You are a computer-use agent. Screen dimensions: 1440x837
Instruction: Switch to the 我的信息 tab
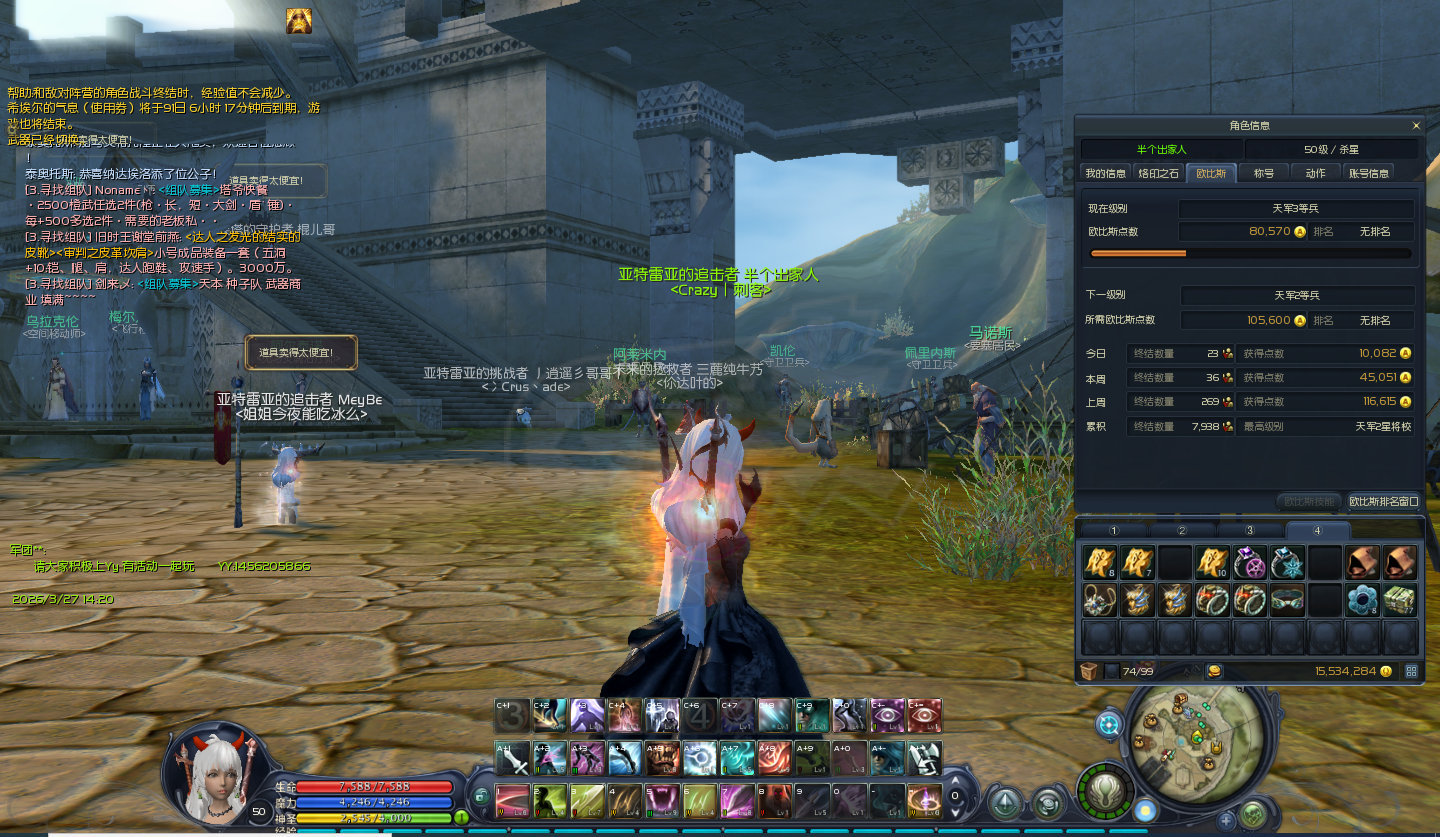1105,173
